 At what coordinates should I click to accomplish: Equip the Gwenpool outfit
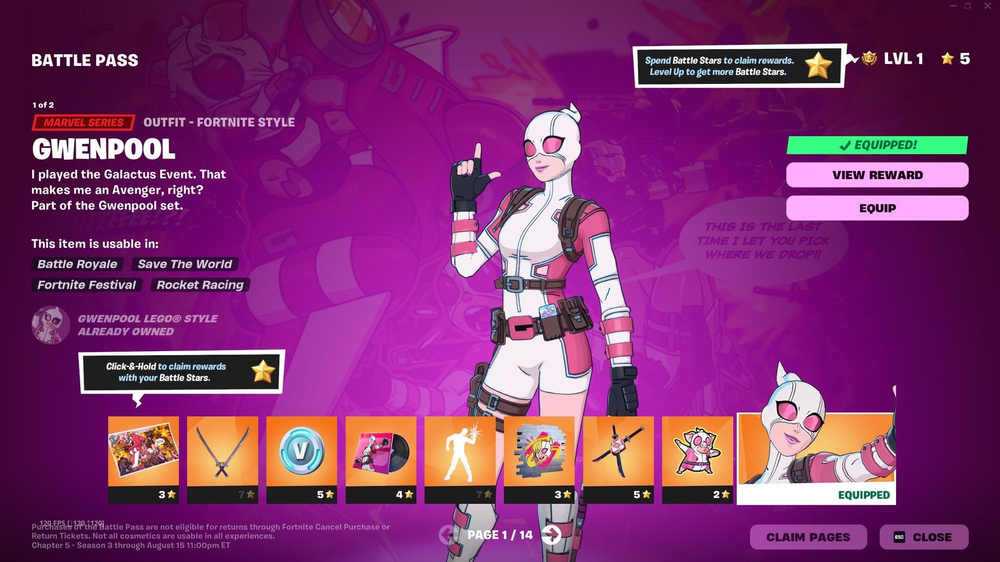point(877,208)
